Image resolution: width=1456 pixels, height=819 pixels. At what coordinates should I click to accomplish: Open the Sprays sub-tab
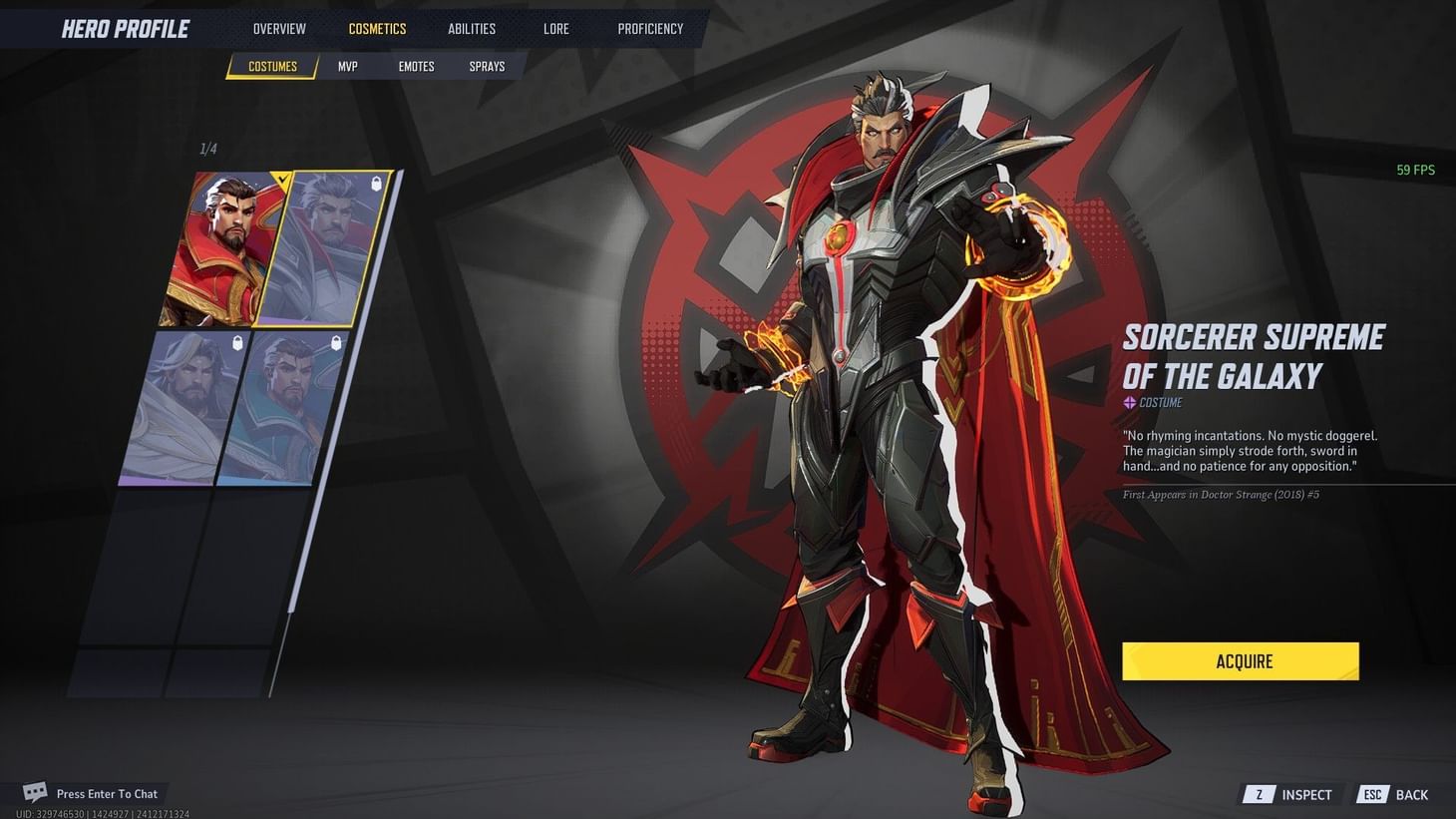click(x=487, y=66)
